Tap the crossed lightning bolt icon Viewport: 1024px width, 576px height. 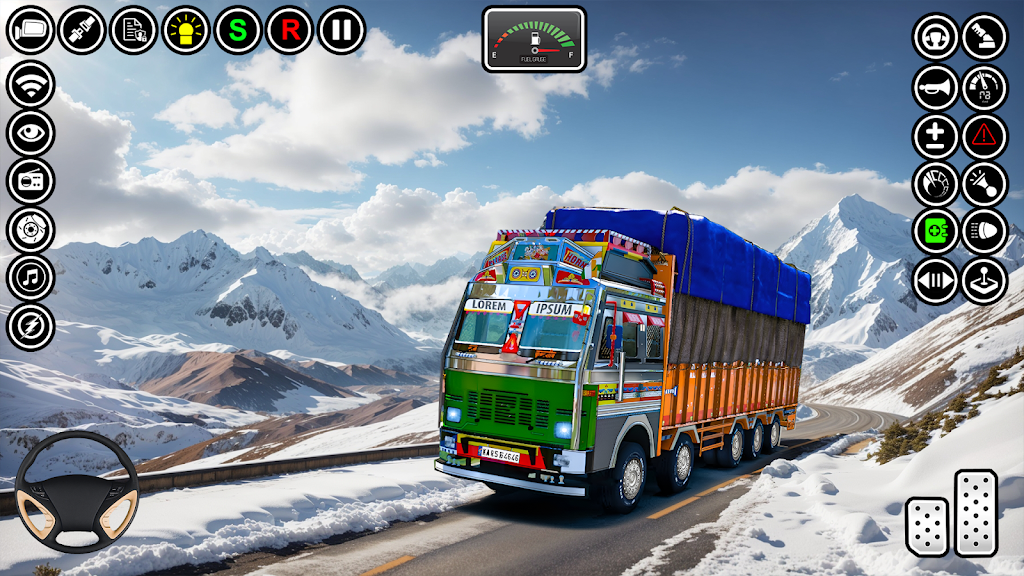30,327
